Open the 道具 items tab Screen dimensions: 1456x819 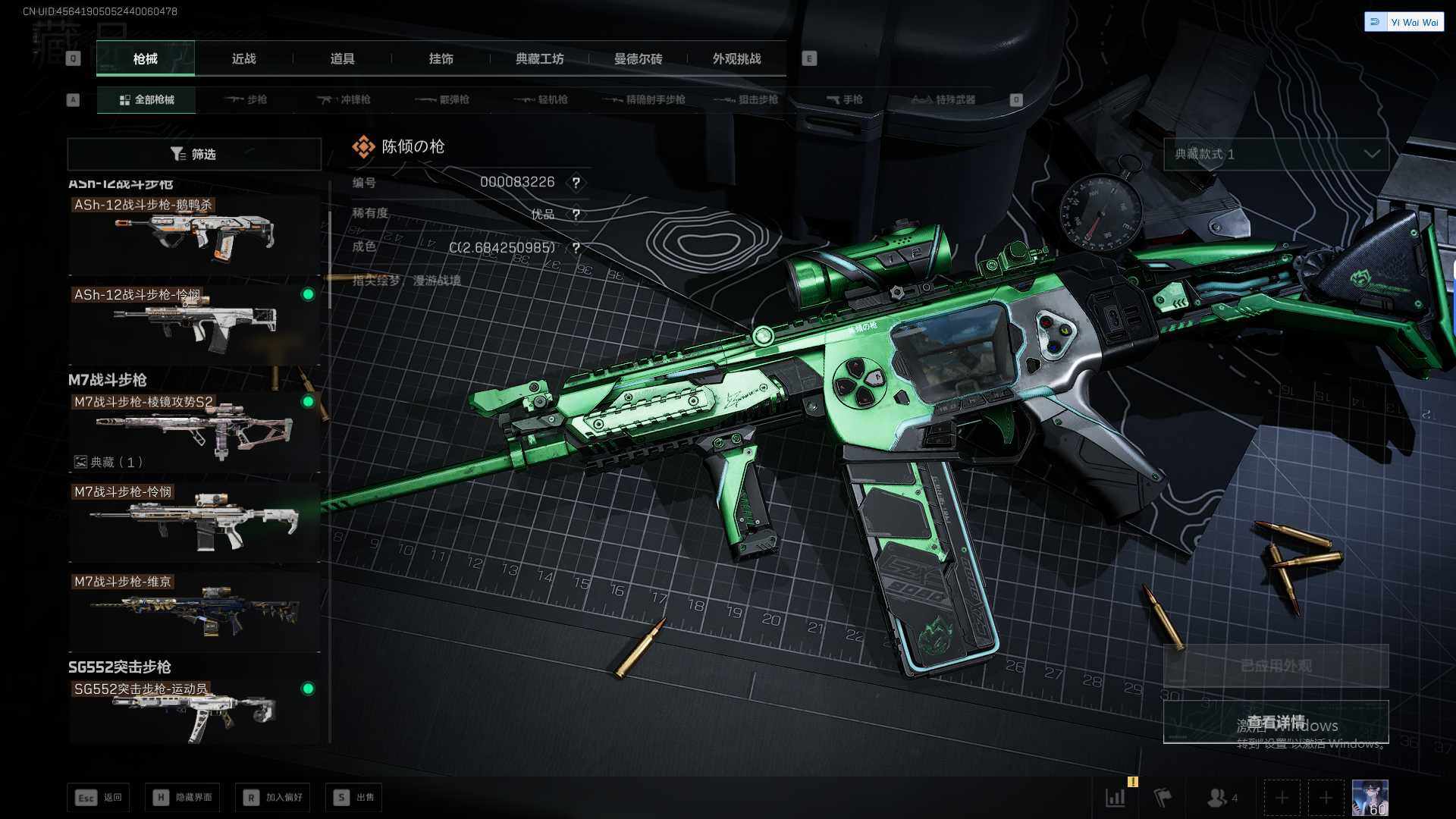pyautogui.click(x=342, y=59)
